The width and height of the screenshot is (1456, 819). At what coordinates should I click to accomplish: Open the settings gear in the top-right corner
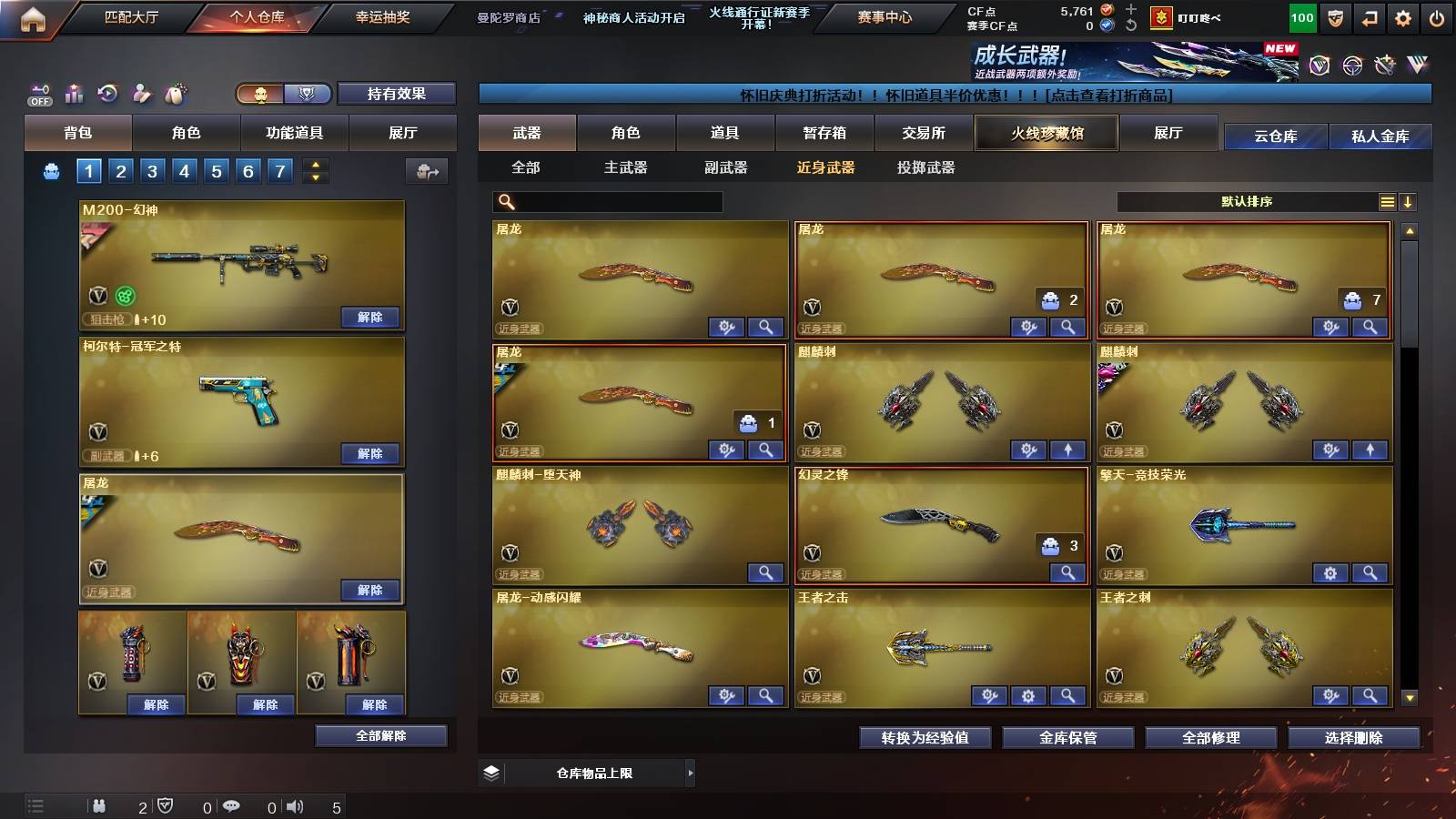click(1401, 15)
